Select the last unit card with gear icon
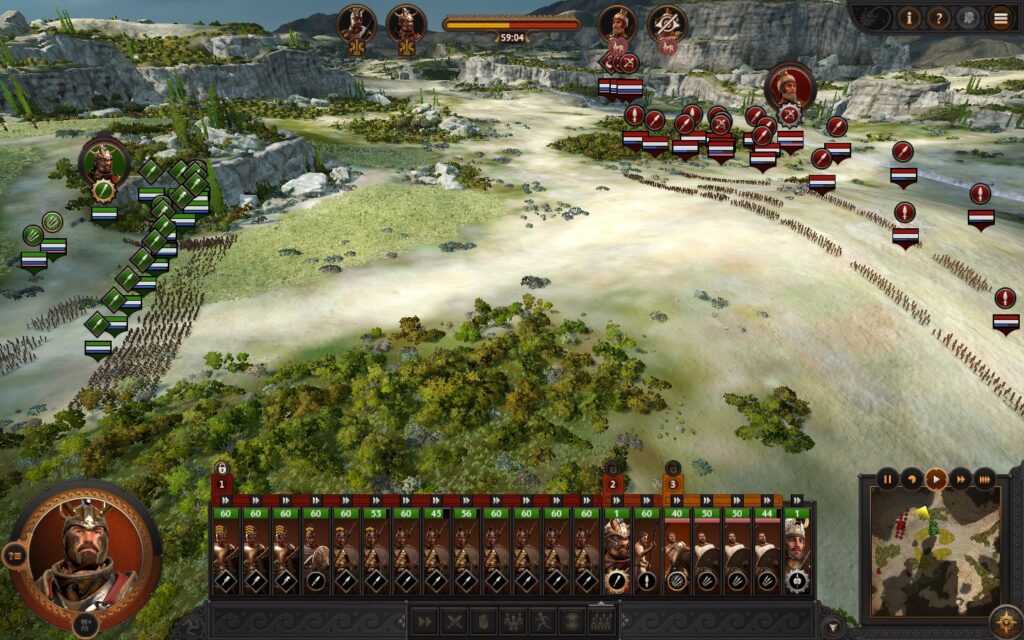 796,555
